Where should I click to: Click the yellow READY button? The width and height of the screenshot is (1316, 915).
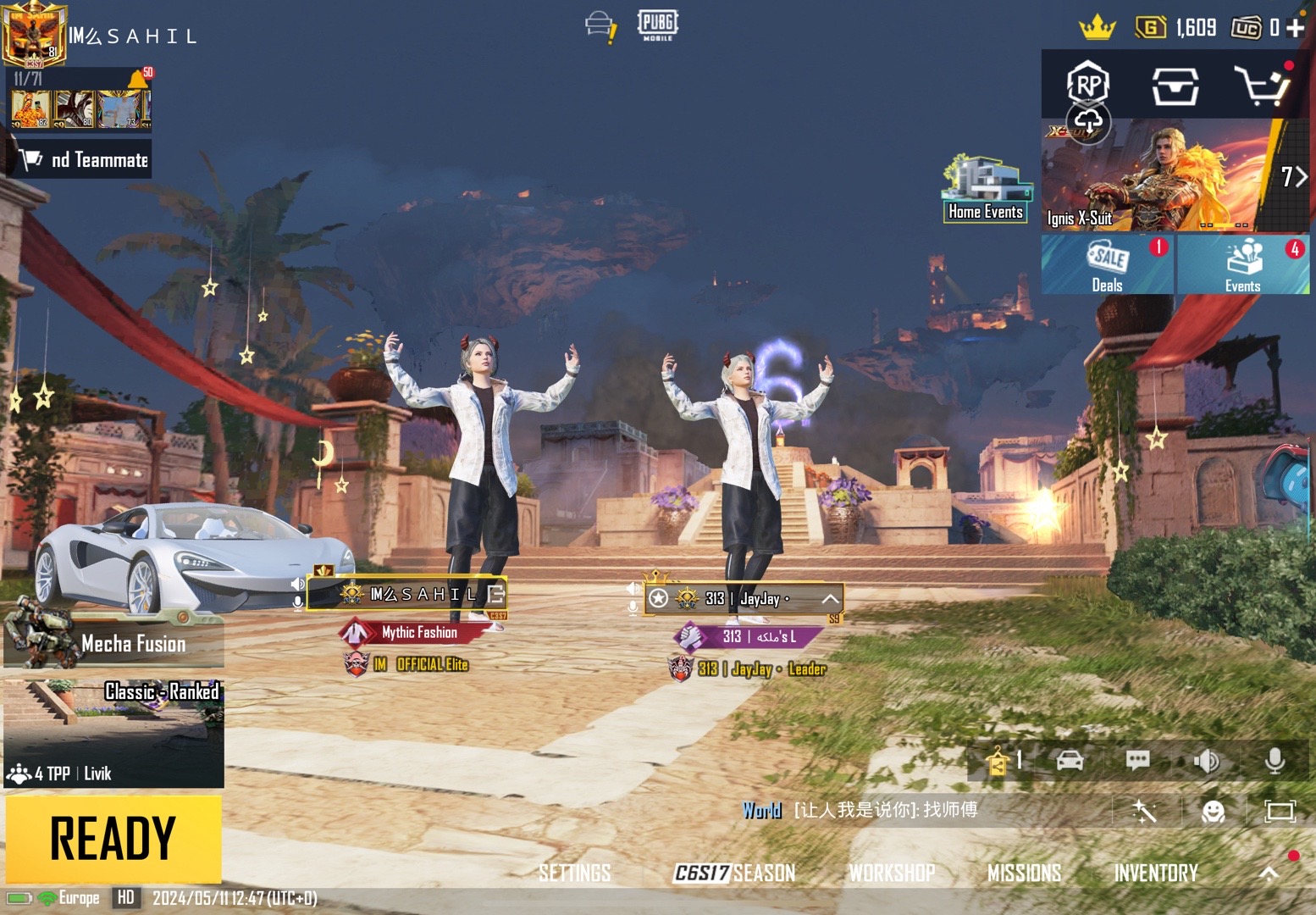[113, 839]
